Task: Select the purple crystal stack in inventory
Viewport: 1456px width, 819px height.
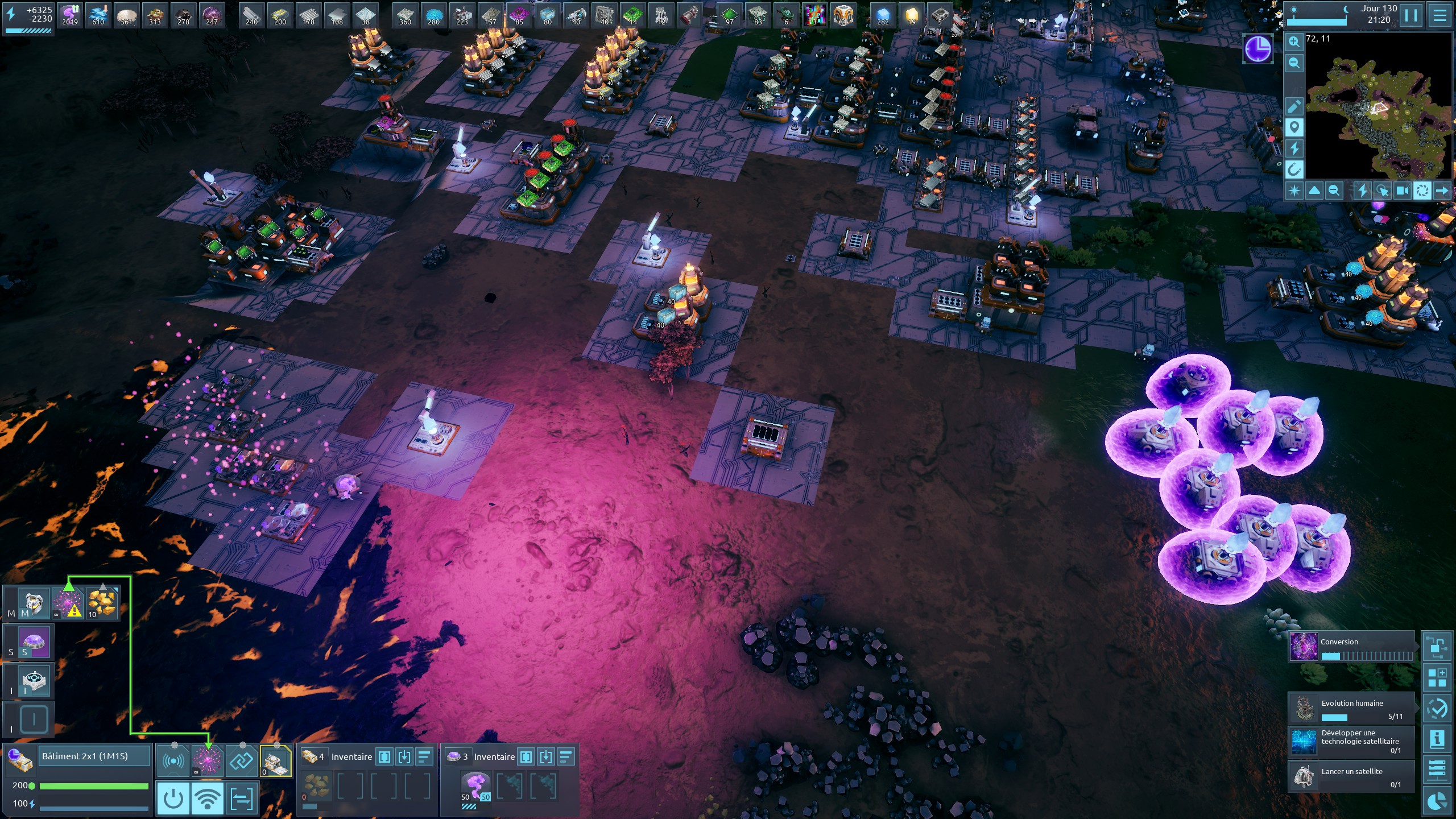Action: pos(475,786)
